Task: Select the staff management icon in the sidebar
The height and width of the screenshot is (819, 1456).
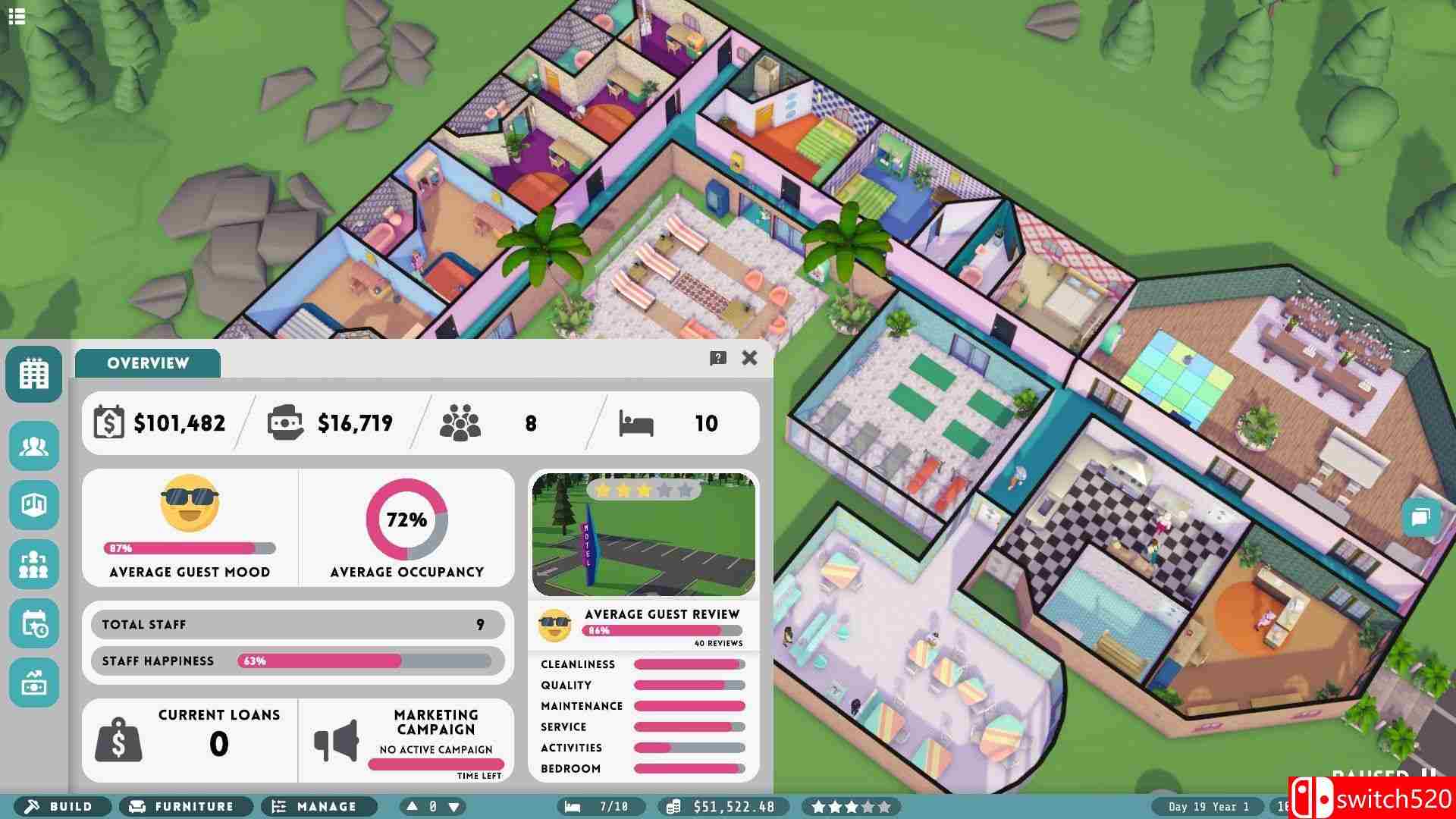Action: (x=34, y=564)
